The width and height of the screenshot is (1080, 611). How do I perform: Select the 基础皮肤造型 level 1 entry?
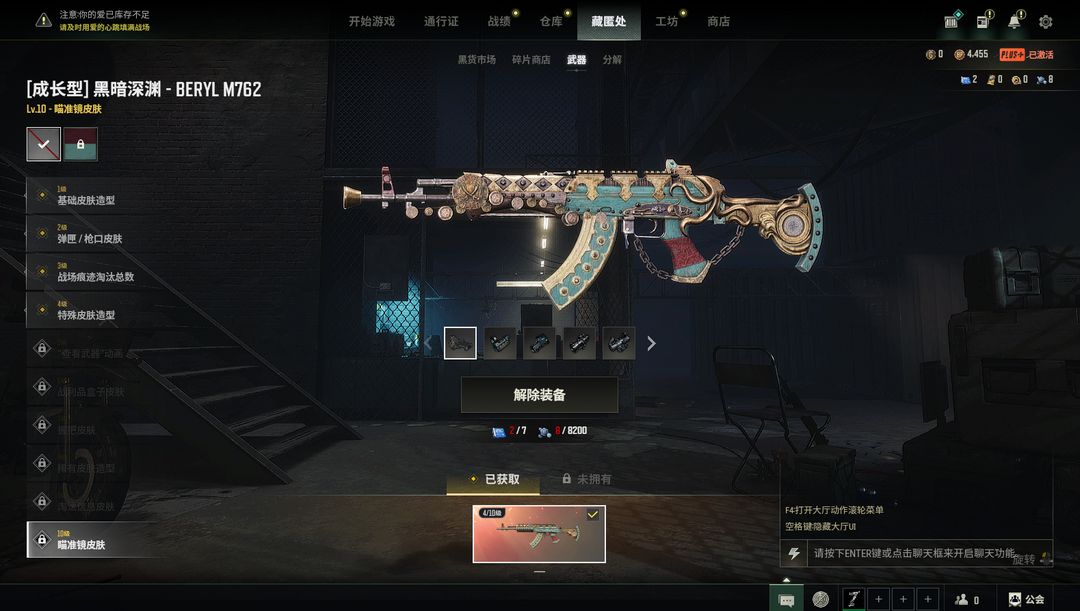[x=90, y=196]
